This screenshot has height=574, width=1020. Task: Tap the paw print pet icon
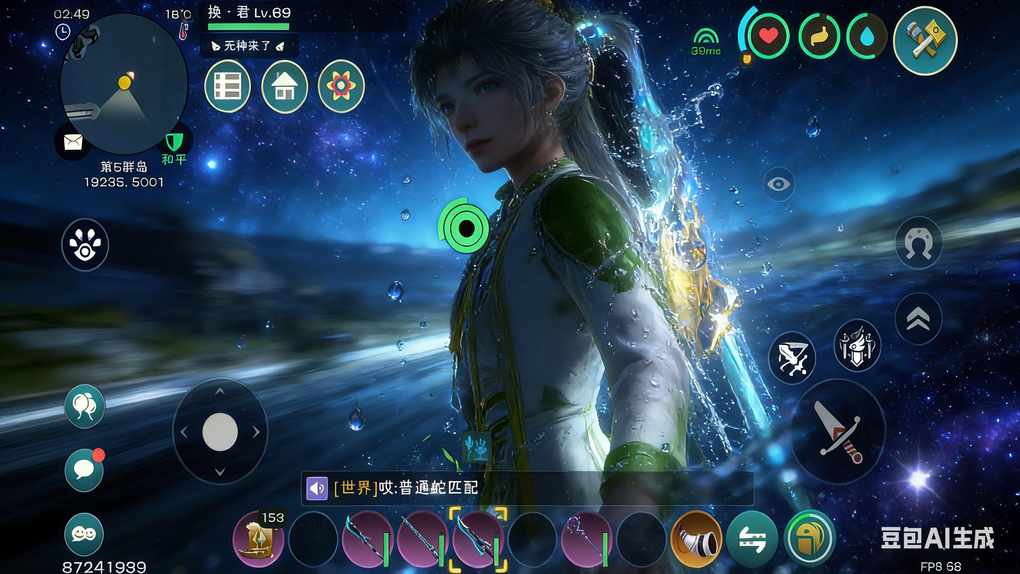(85, 245)
